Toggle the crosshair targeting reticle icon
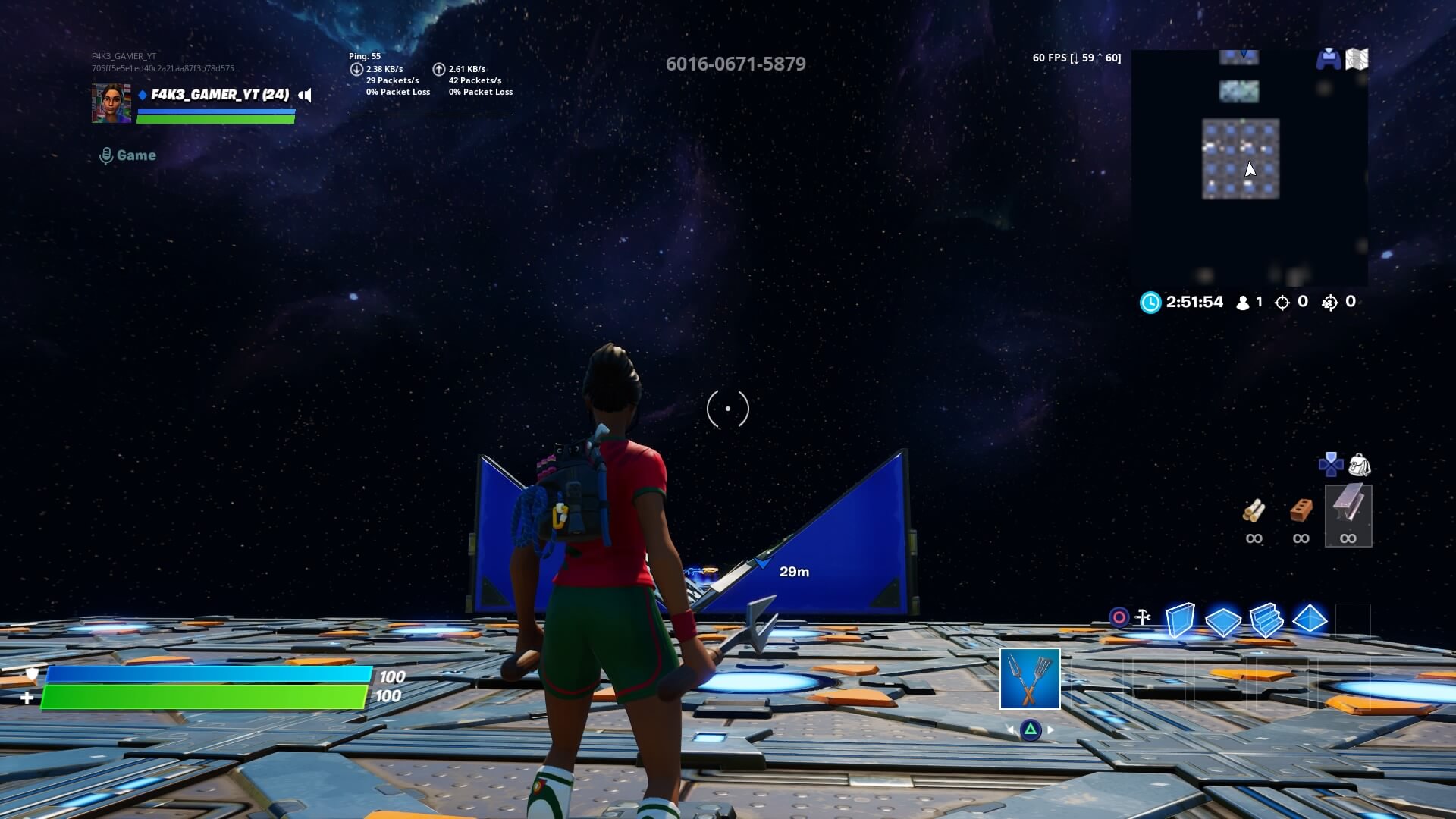Image resolution: width=1456 pixels, height=819 pixels. pyautogui.click(x=1119, y=617)
